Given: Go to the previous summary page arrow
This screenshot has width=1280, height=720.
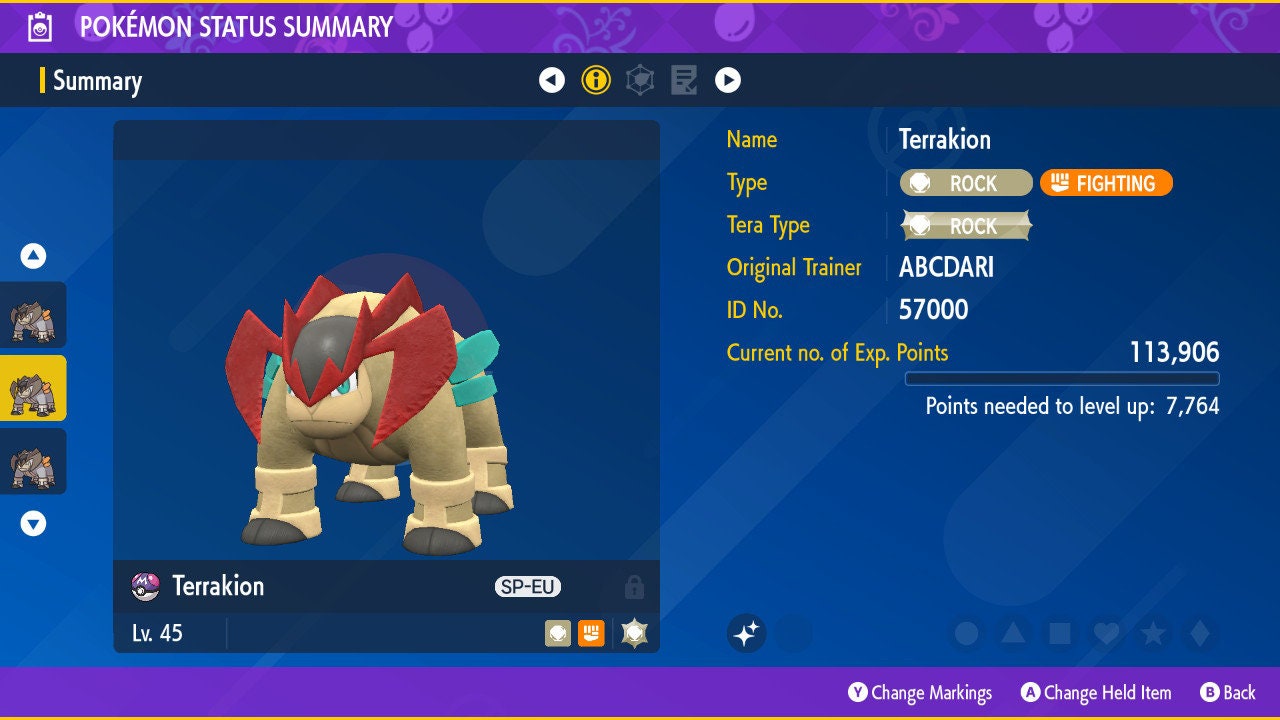Looking at the screenshot, I should coord(552,80).
